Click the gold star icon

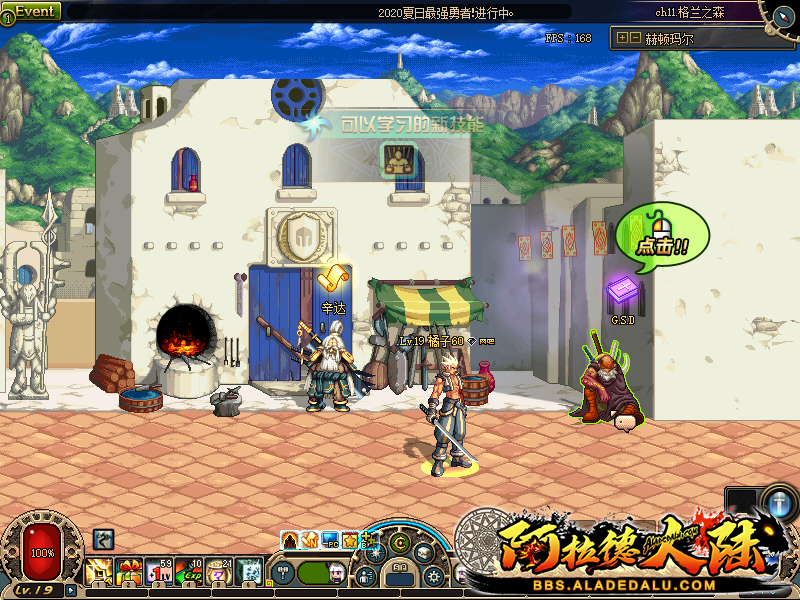(x=350, y=541)
